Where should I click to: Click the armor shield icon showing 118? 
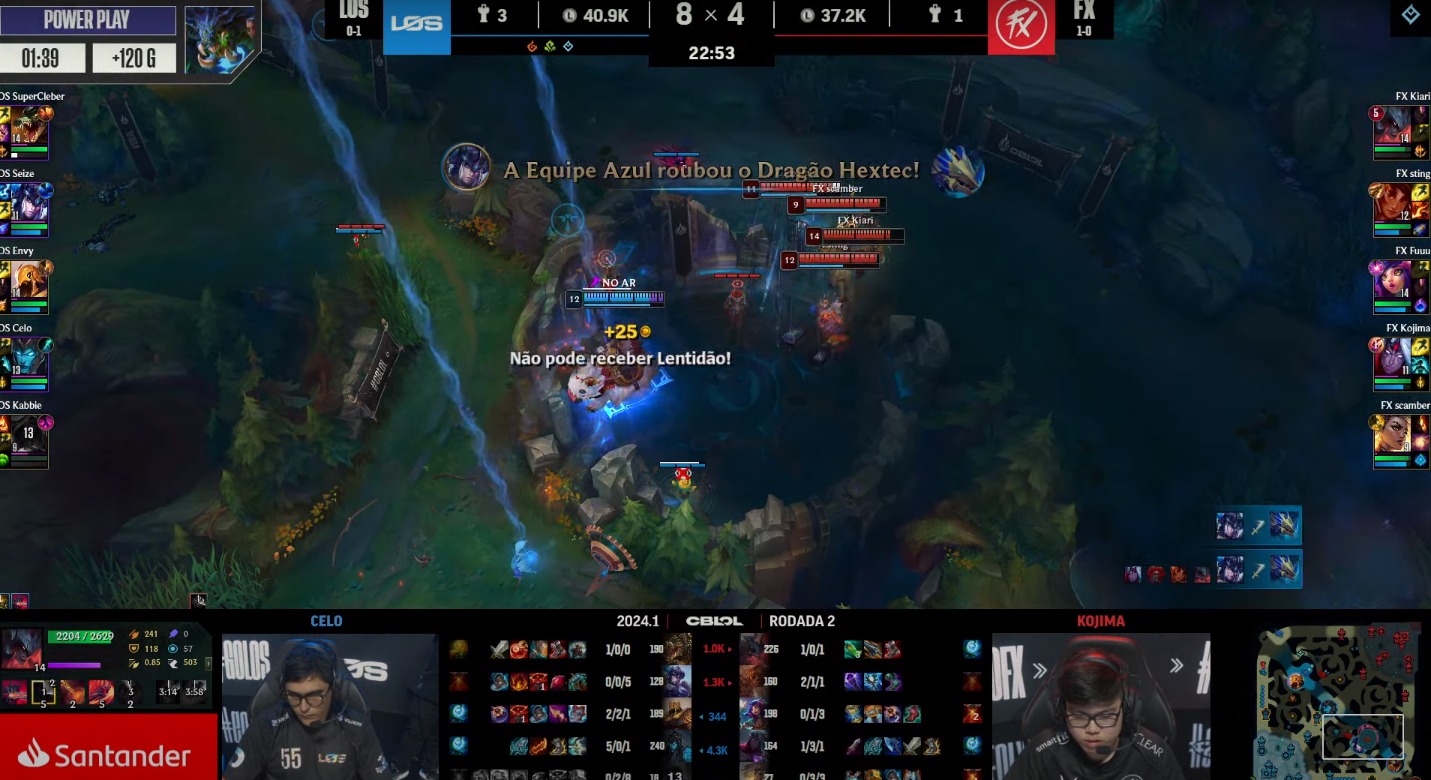134,649
